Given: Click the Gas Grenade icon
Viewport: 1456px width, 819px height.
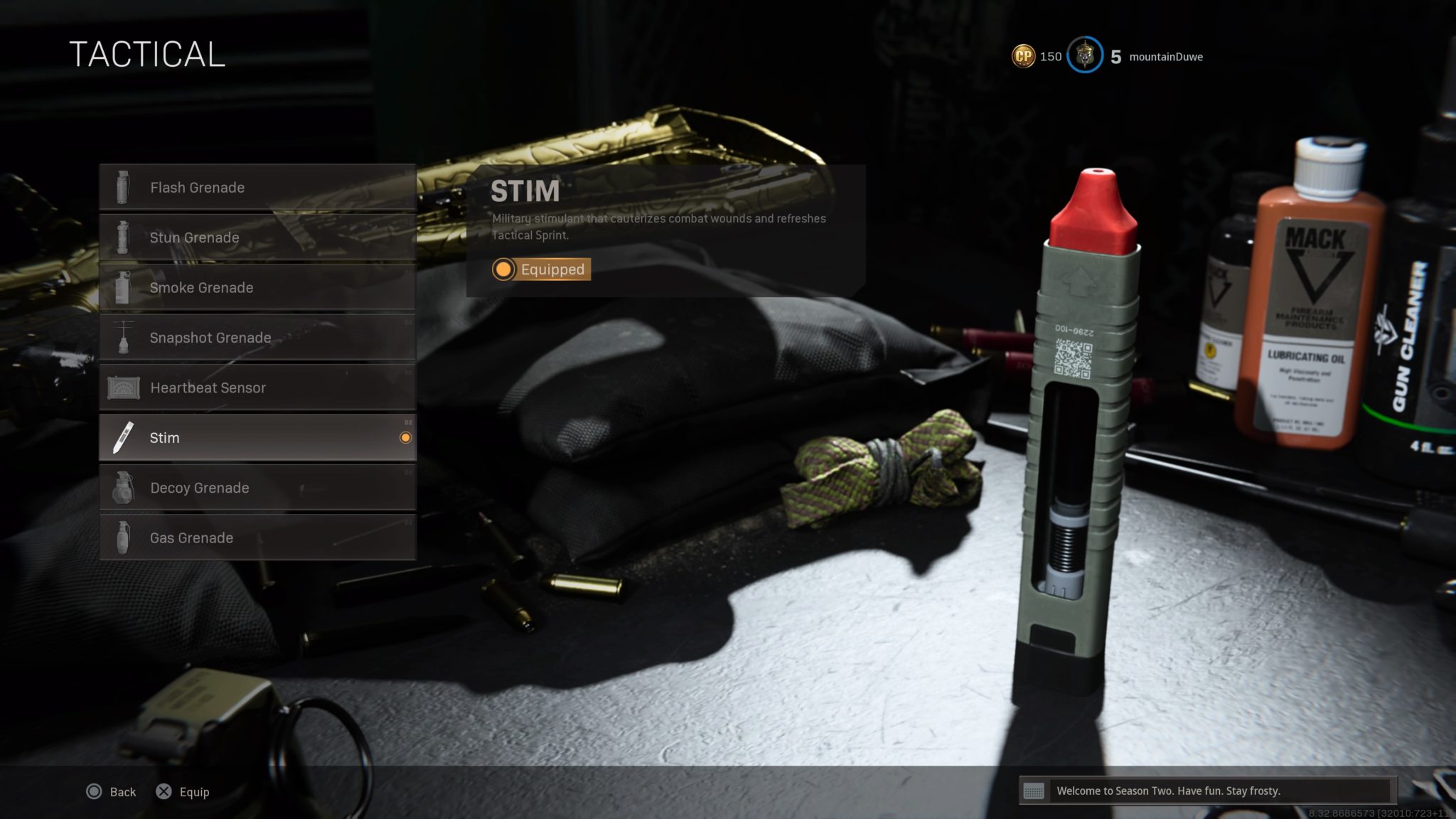Looking at the screenshot, I should (x=123, y=537).
